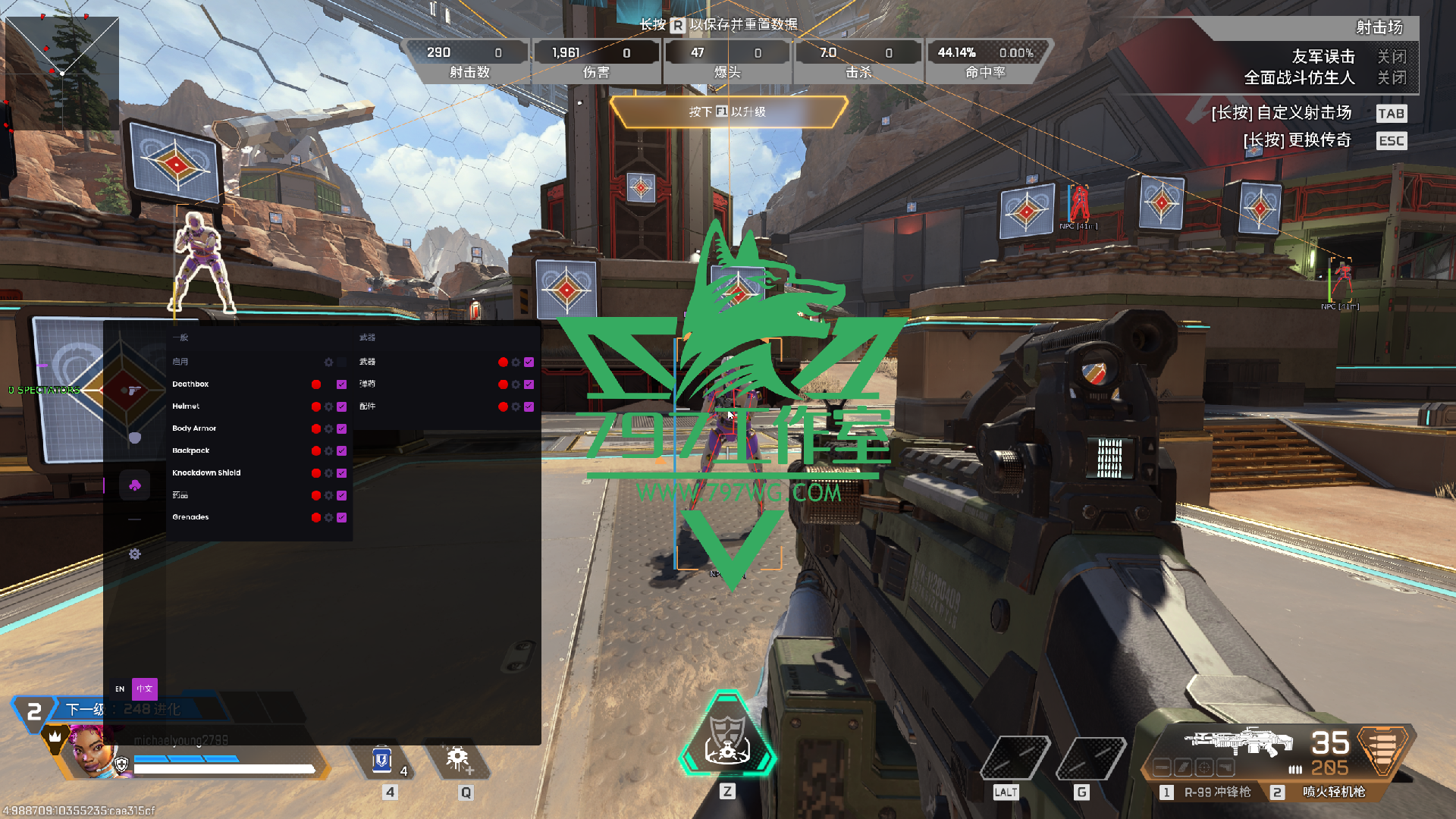Switch overlay language to EN

click(x=120, y=689)
